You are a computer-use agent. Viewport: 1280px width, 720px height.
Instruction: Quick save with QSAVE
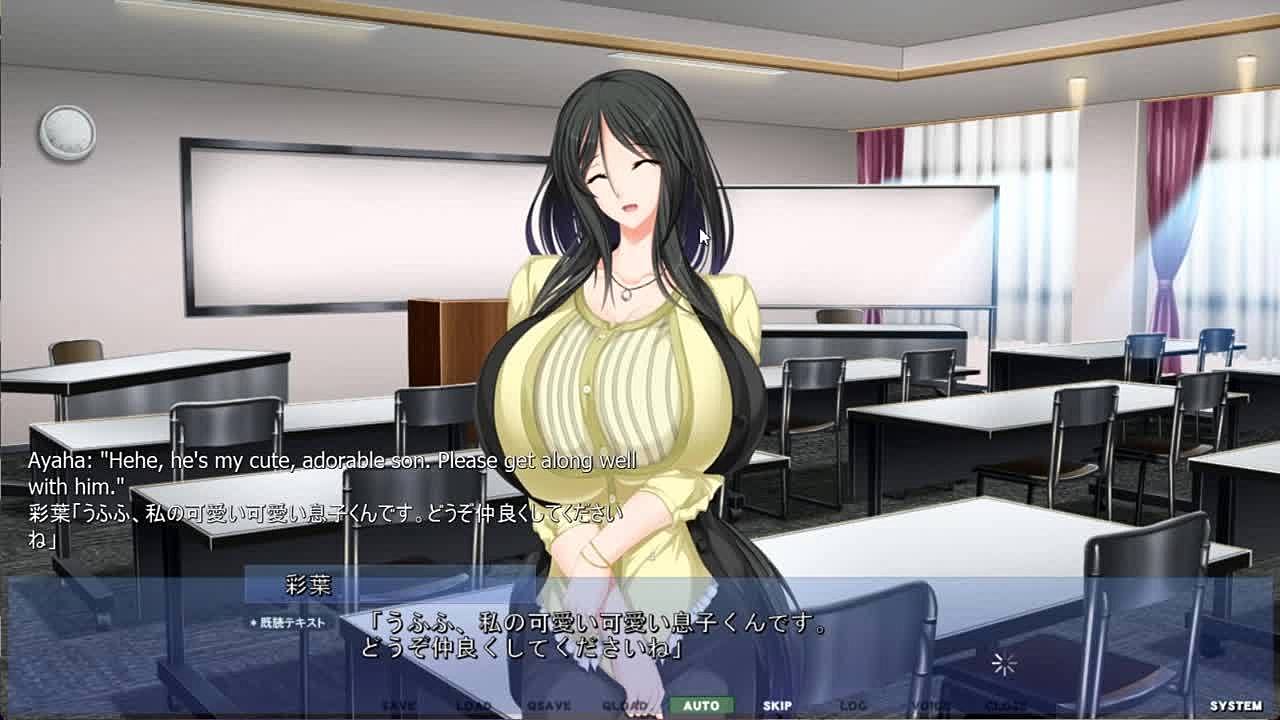click(549, 705)
